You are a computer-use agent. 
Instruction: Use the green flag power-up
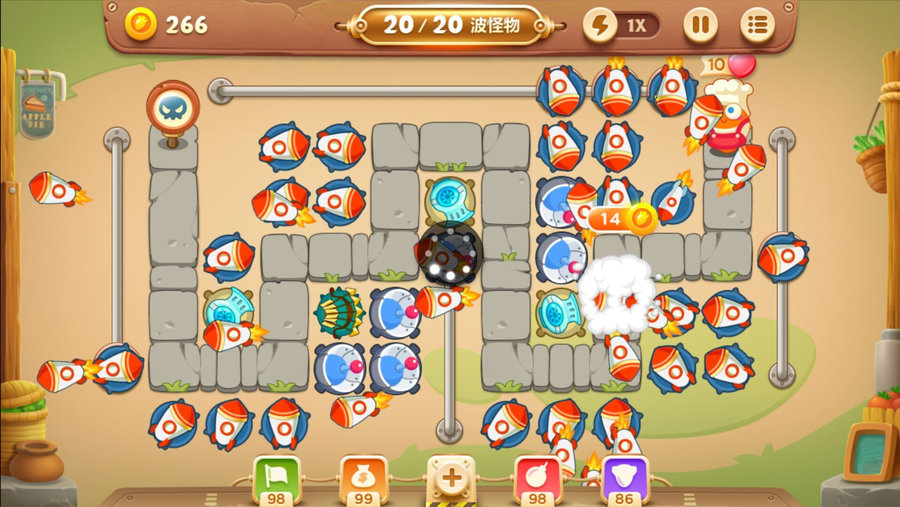click(x=276, y=476)
